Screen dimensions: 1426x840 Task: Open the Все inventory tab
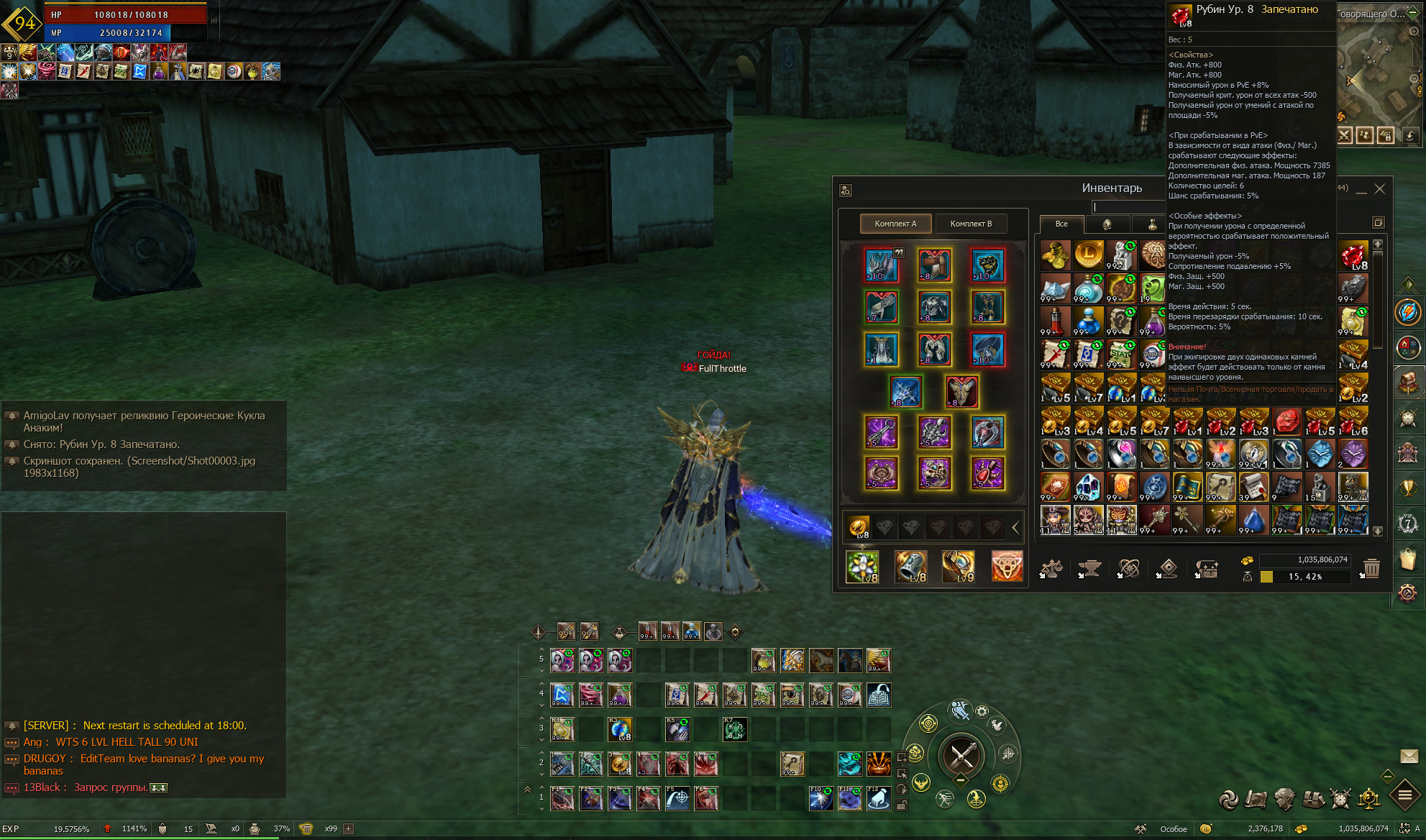pos(1061,224)
